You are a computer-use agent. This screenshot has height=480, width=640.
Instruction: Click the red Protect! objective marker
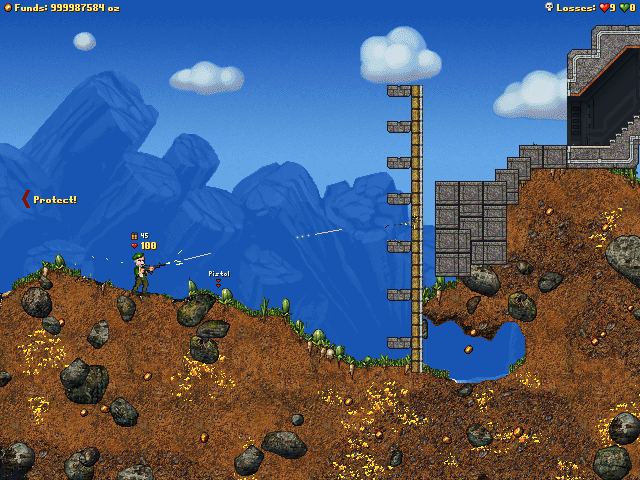27,199
